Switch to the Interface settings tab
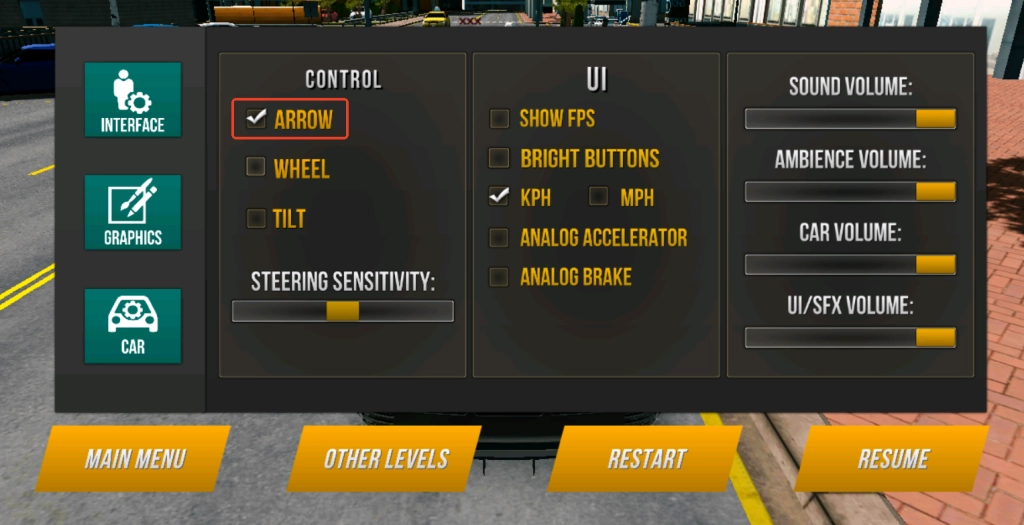Screen dimensions: 1024x525 coord(132,100)
